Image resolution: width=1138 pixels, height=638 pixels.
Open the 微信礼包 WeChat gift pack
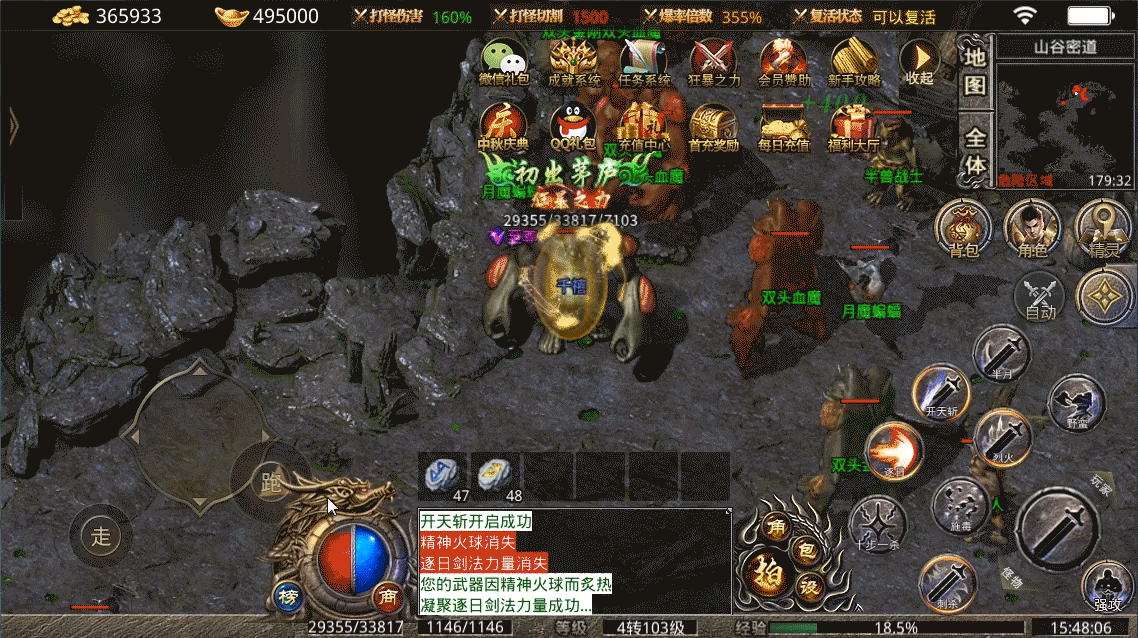[504, 60]
